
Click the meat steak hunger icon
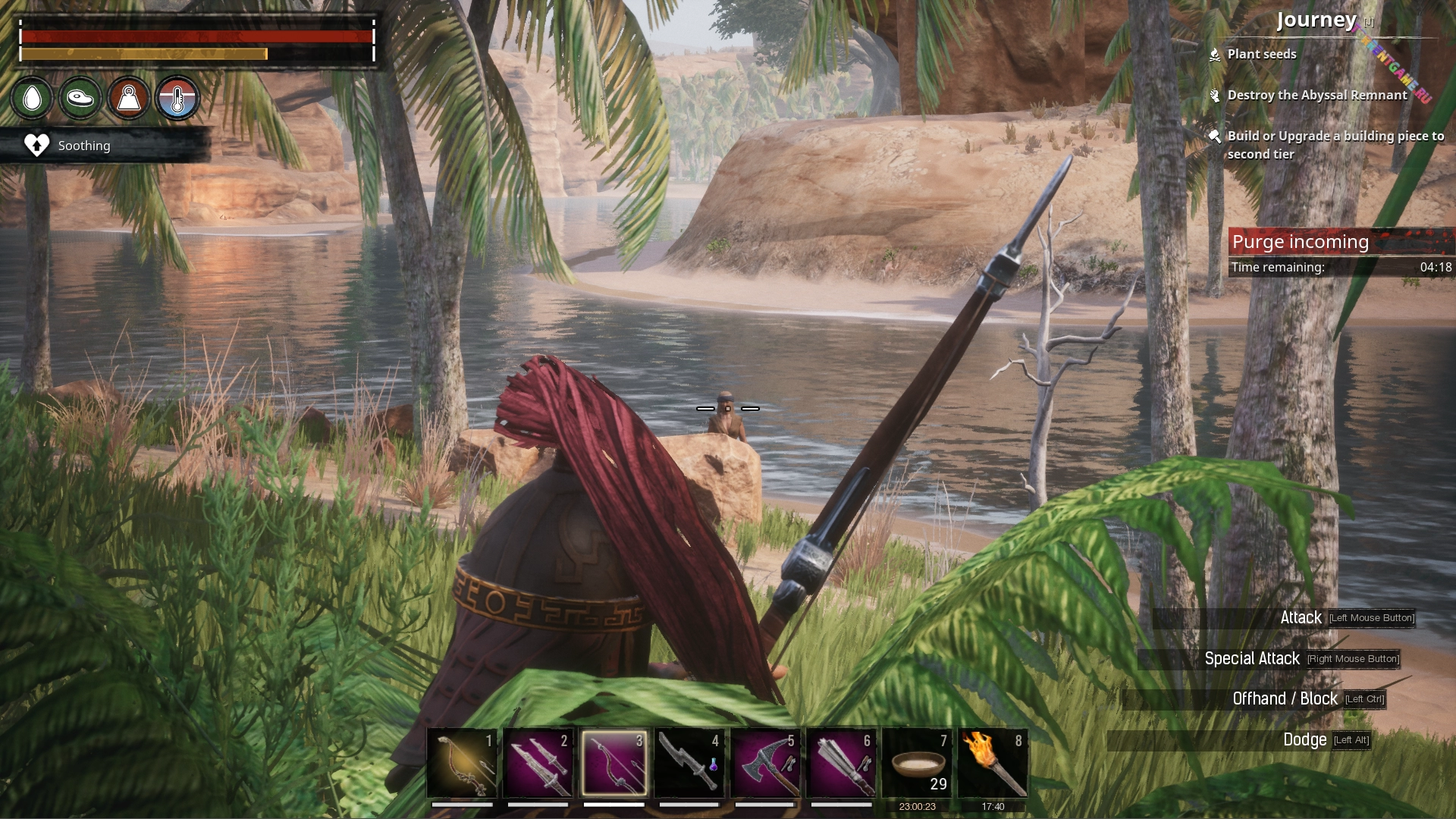[80, 98]
